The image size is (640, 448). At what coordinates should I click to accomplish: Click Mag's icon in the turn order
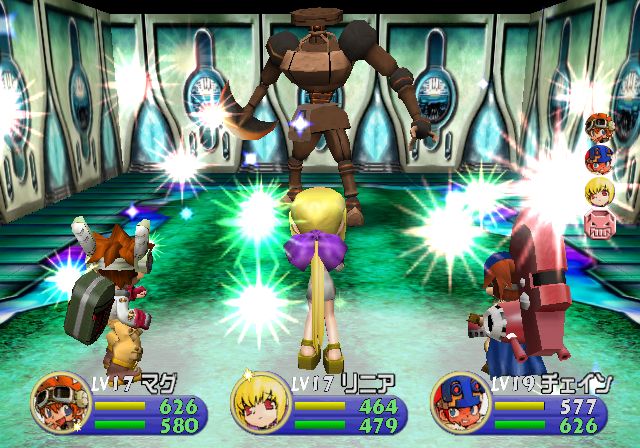(x=600, y=128)
